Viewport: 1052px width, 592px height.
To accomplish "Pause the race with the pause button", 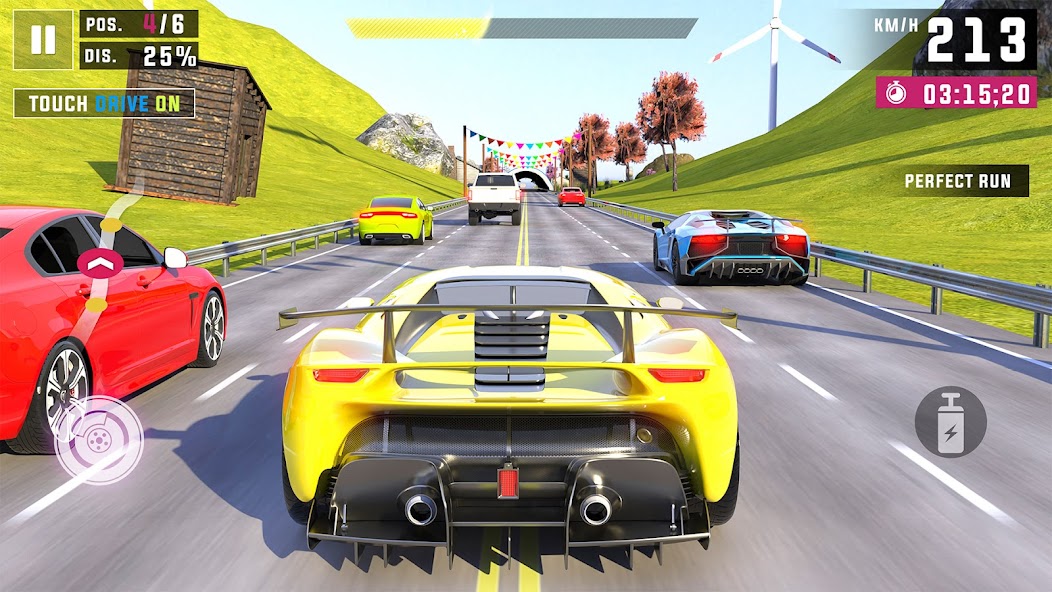I will 43,39.
